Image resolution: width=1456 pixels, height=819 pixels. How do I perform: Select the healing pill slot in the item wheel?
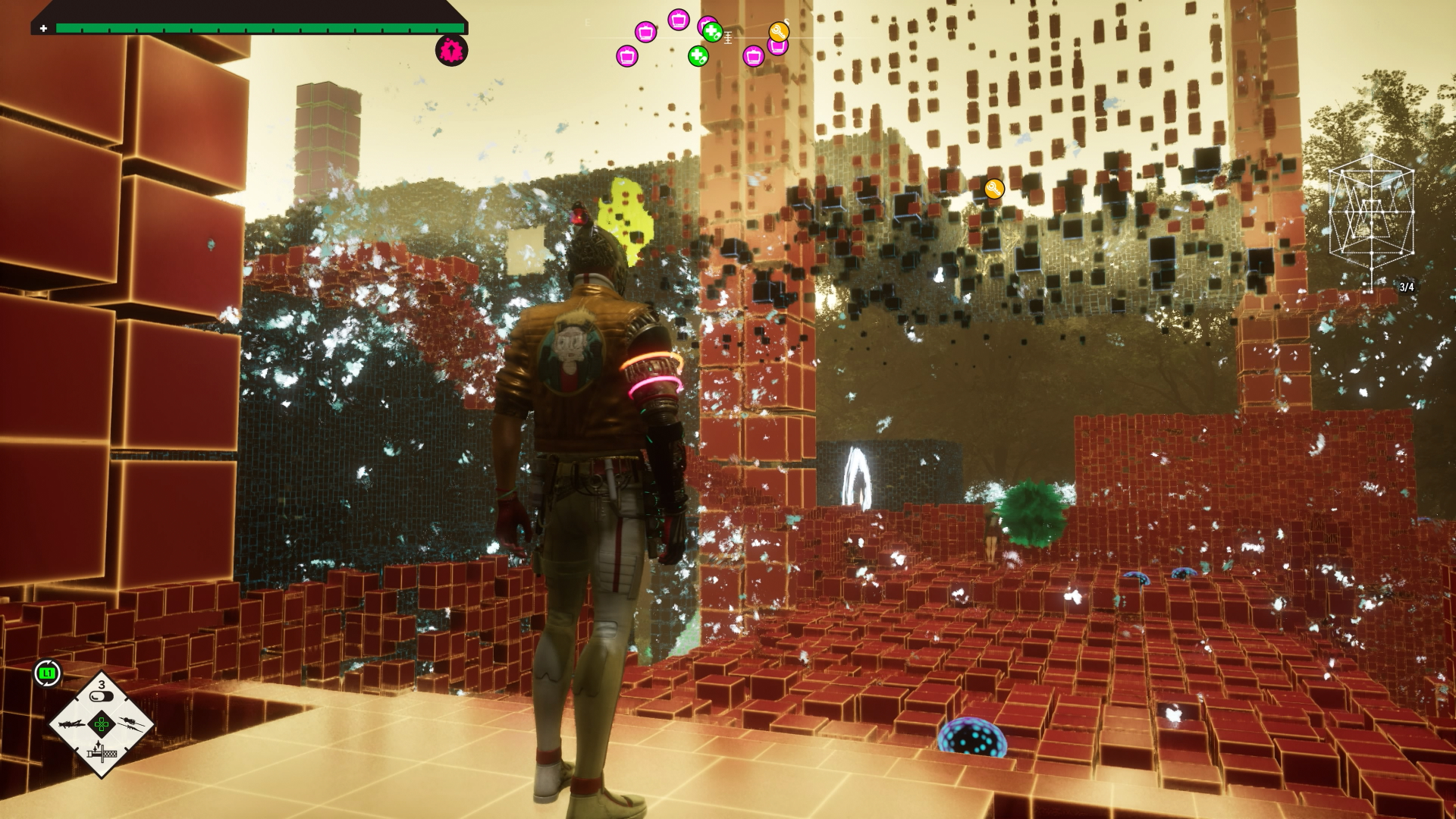tap(101, 696)
